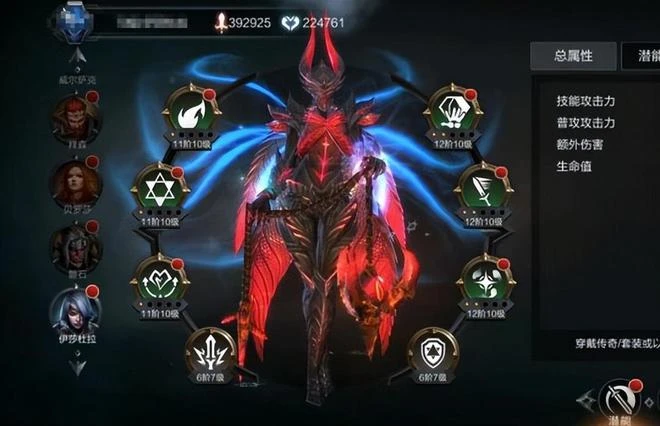Open the 潜能 tab at the right edge
660x426 pixels.
click(642, 56)
